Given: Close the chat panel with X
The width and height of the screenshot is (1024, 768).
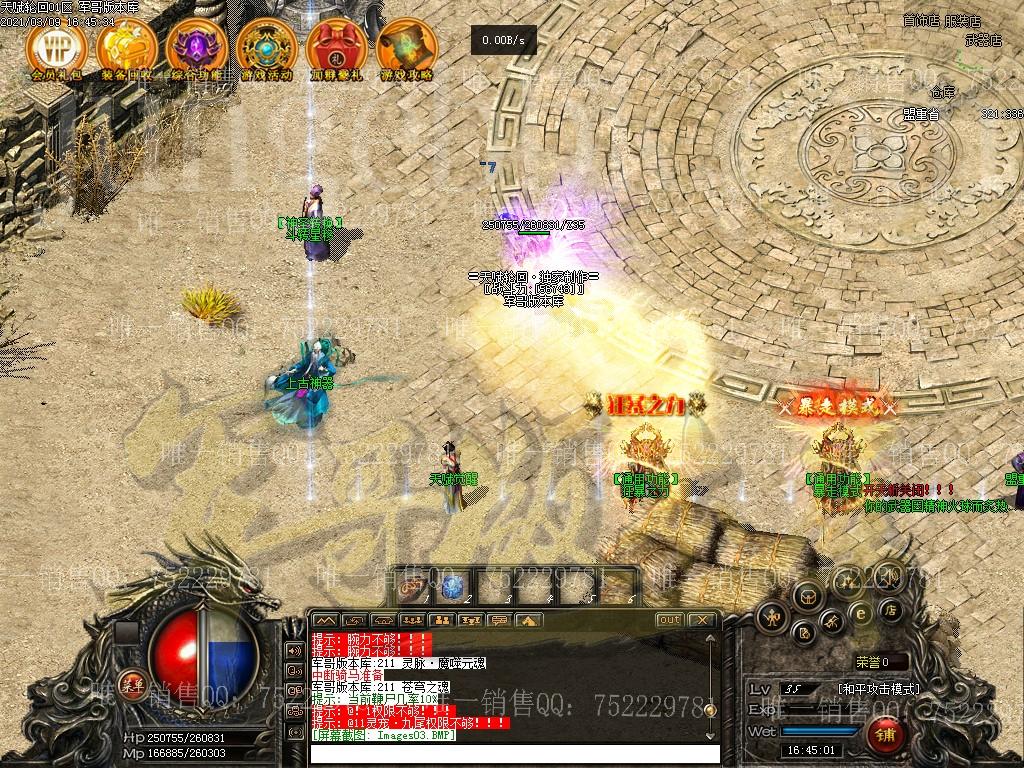Looking at the screenshot, I should pos(702,620).
